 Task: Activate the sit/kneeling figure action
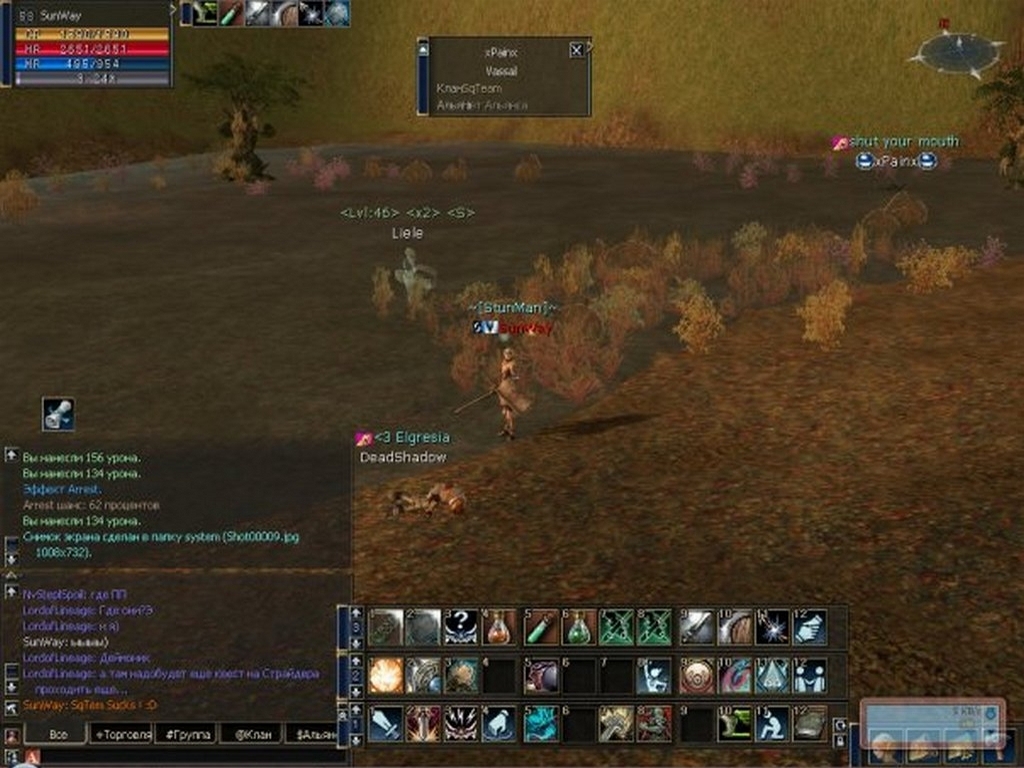(771, 723)
